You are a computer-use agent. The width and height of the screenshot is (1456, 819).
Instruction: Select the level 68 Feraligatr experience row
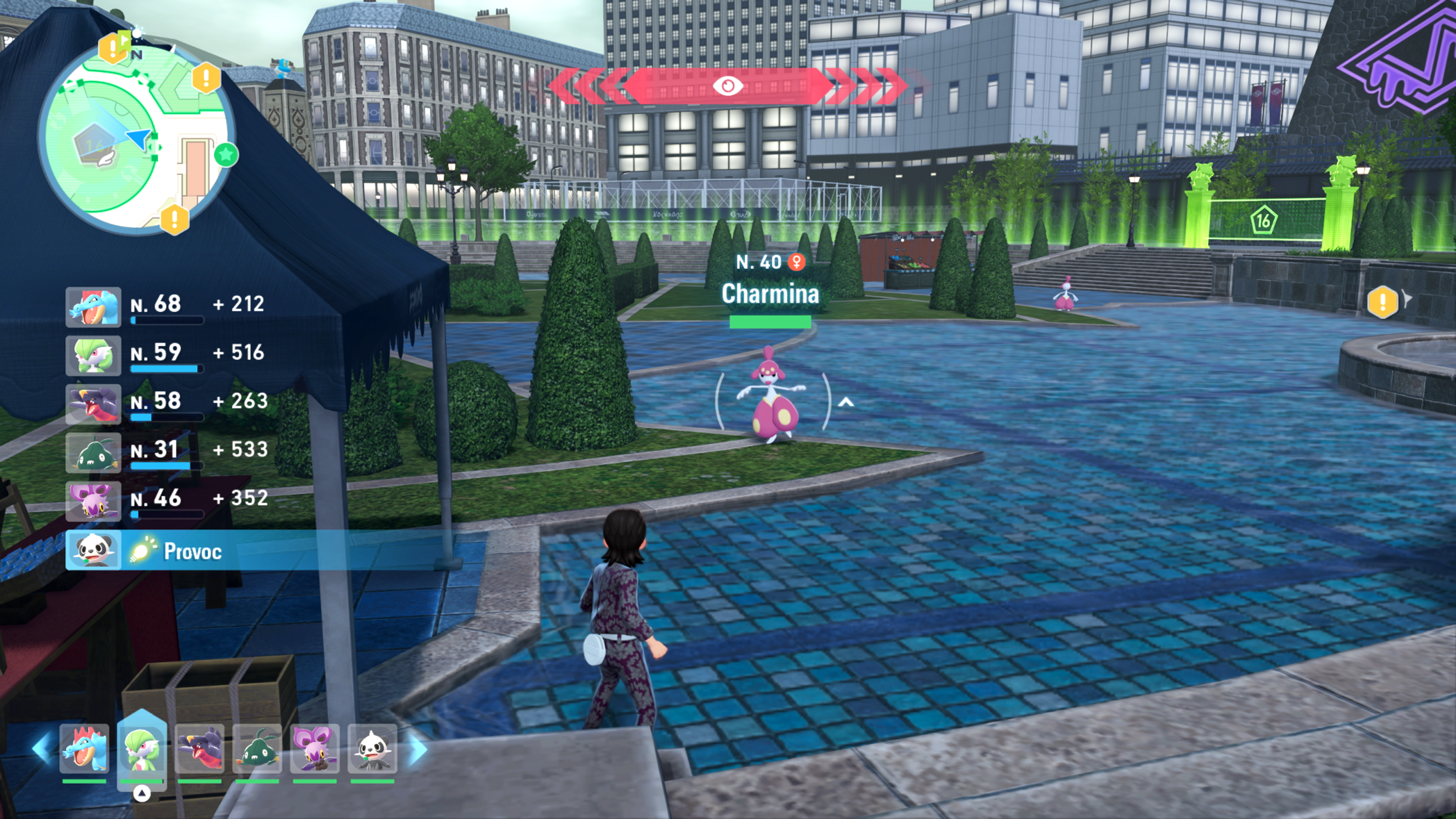point(167,307)
